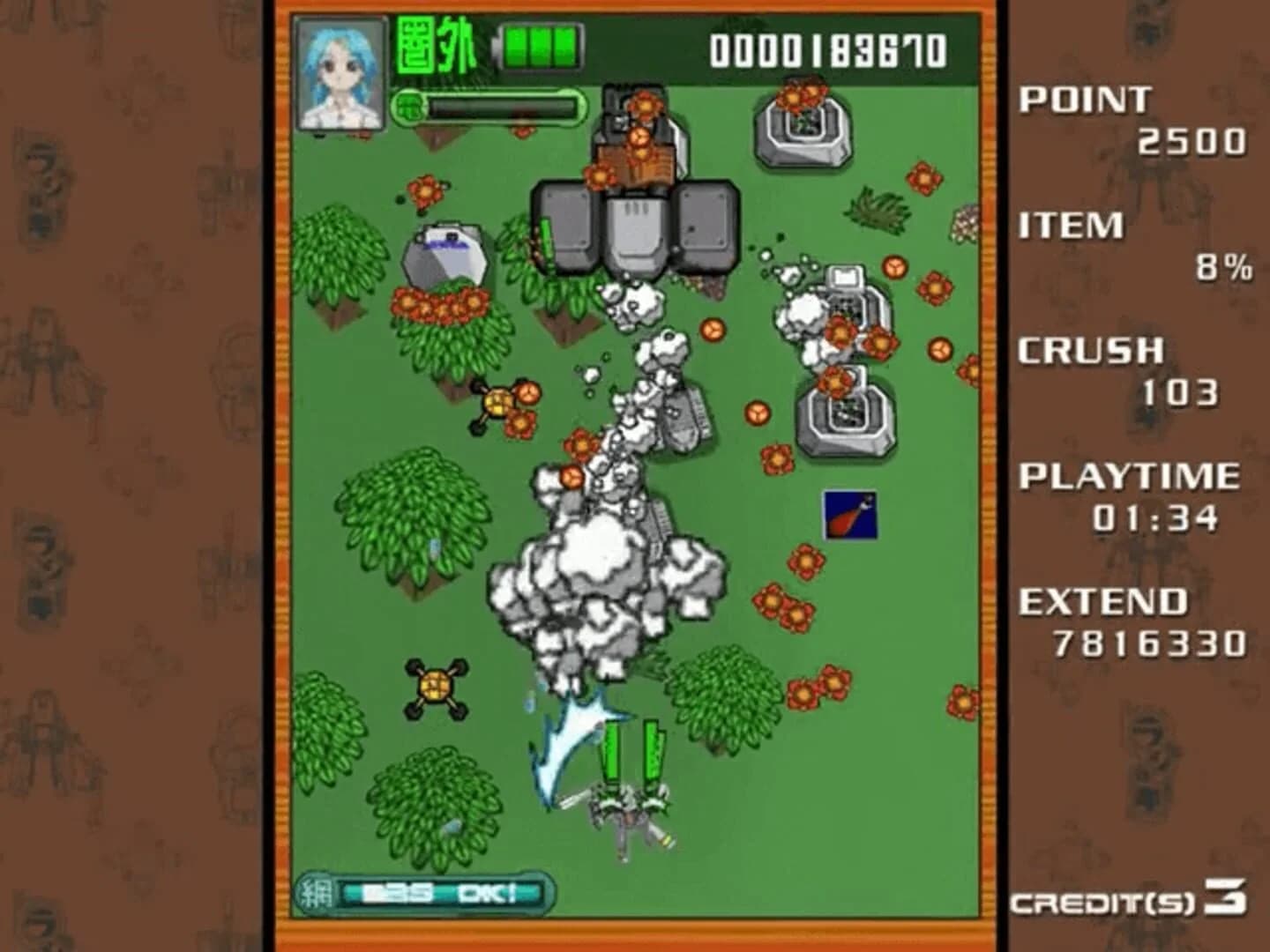Expand the EXTEND score threshold display
Image resolution: width=1270 pixels, height=952 pixels.
[1133, 621]
